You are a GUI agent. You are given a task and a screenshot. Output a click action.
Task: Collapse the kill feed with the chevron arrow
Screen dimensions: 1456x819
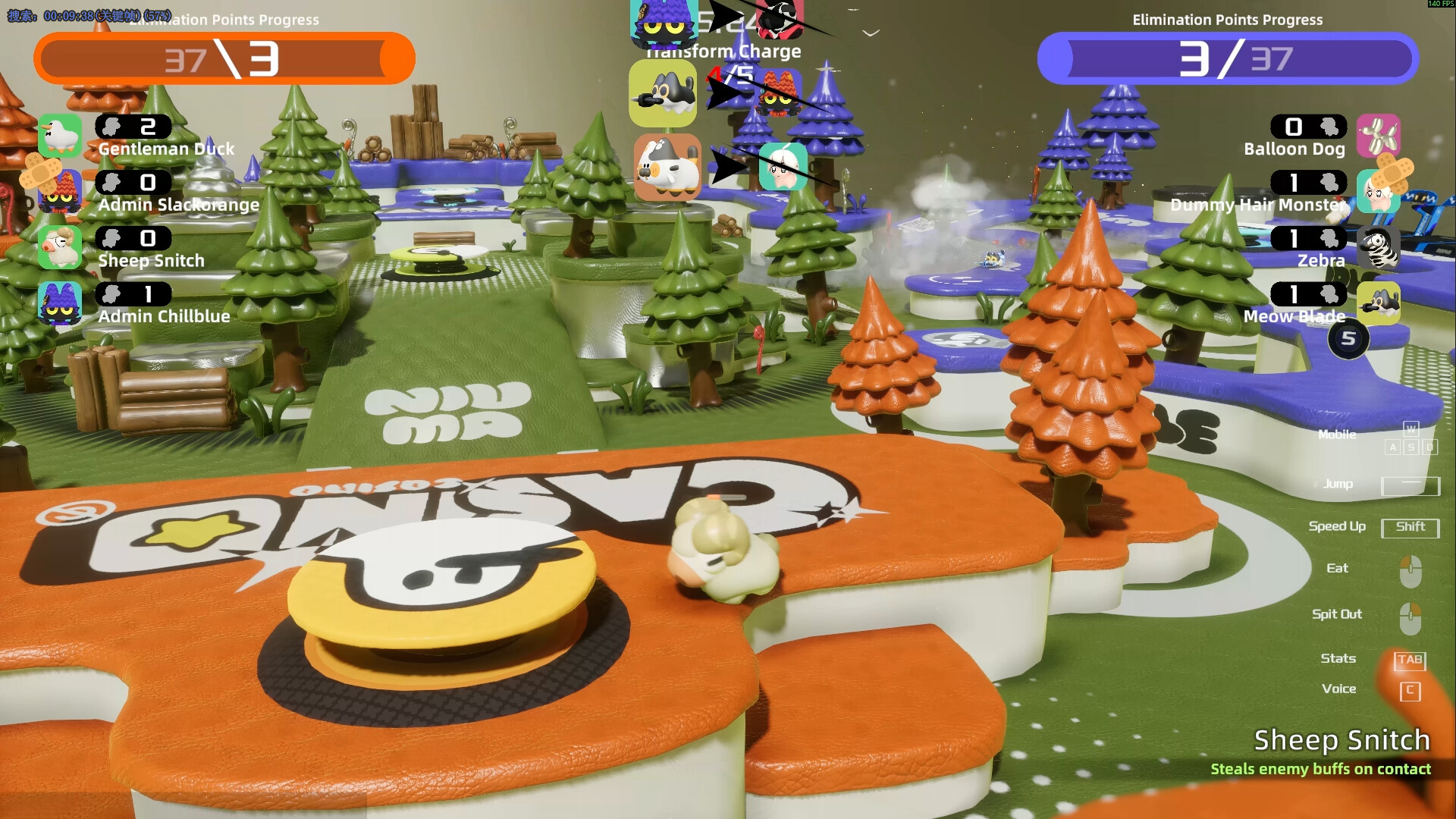pyautogui.click(x=871, y=33)
